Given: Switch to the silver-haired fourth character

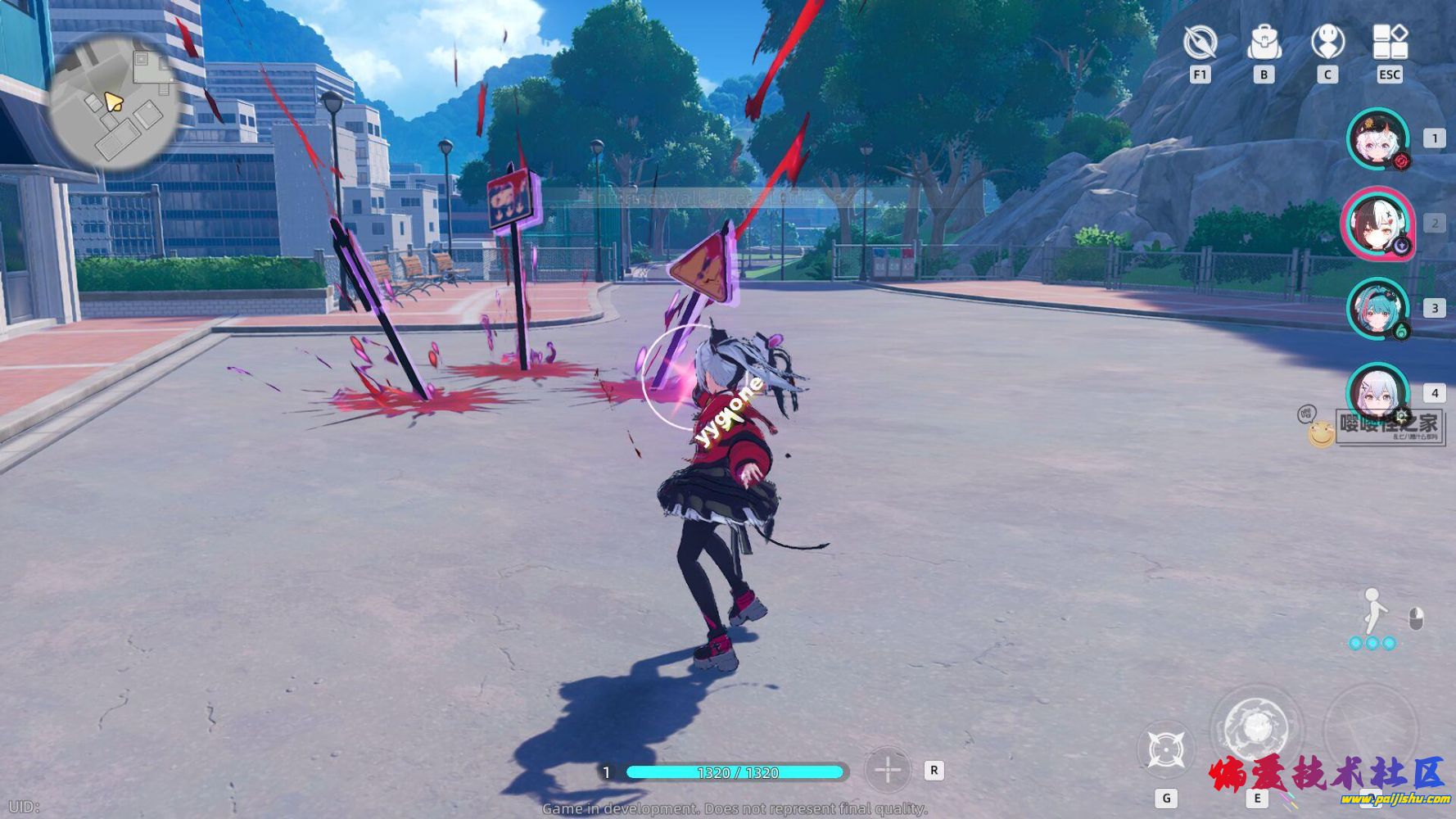Looking at the screenshot, I should [1378, 393].
